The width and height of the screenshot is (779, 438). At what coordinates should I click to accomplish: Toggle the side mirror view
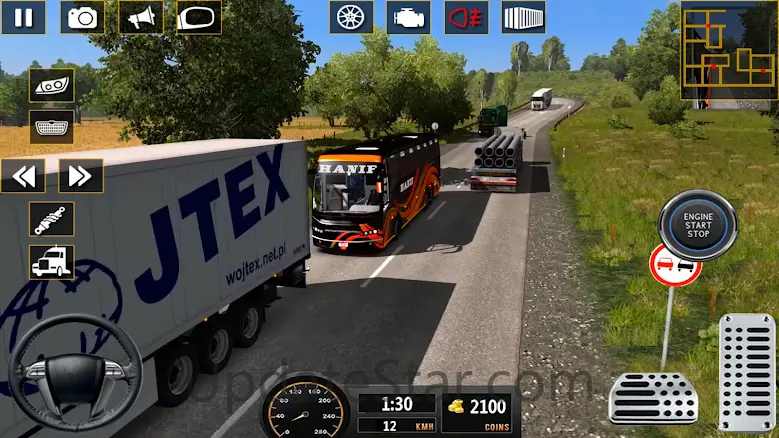click(199, 17)
